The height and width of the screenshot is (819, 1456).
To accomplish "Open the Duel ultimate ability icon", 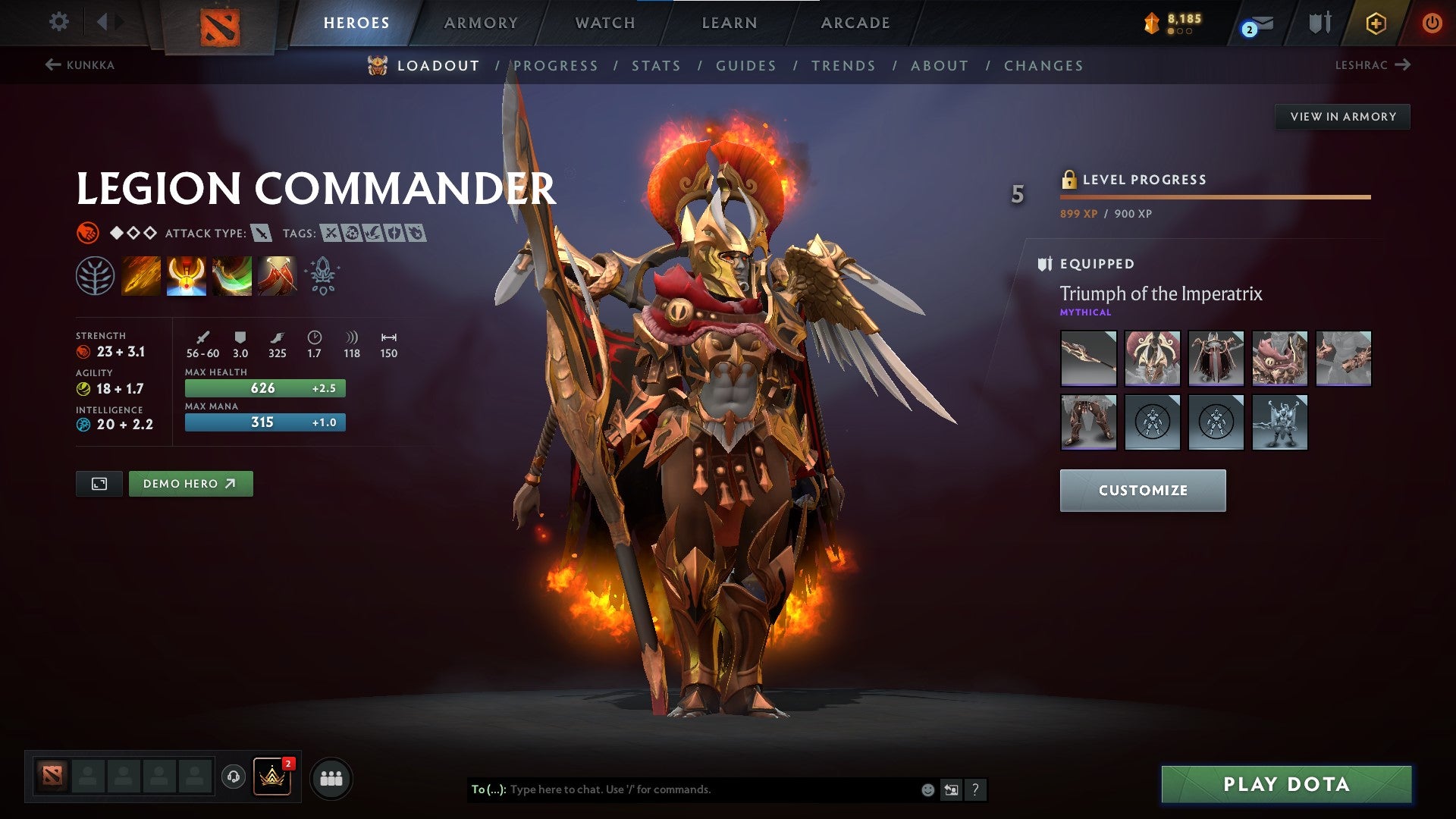I will tap(279, 275).
